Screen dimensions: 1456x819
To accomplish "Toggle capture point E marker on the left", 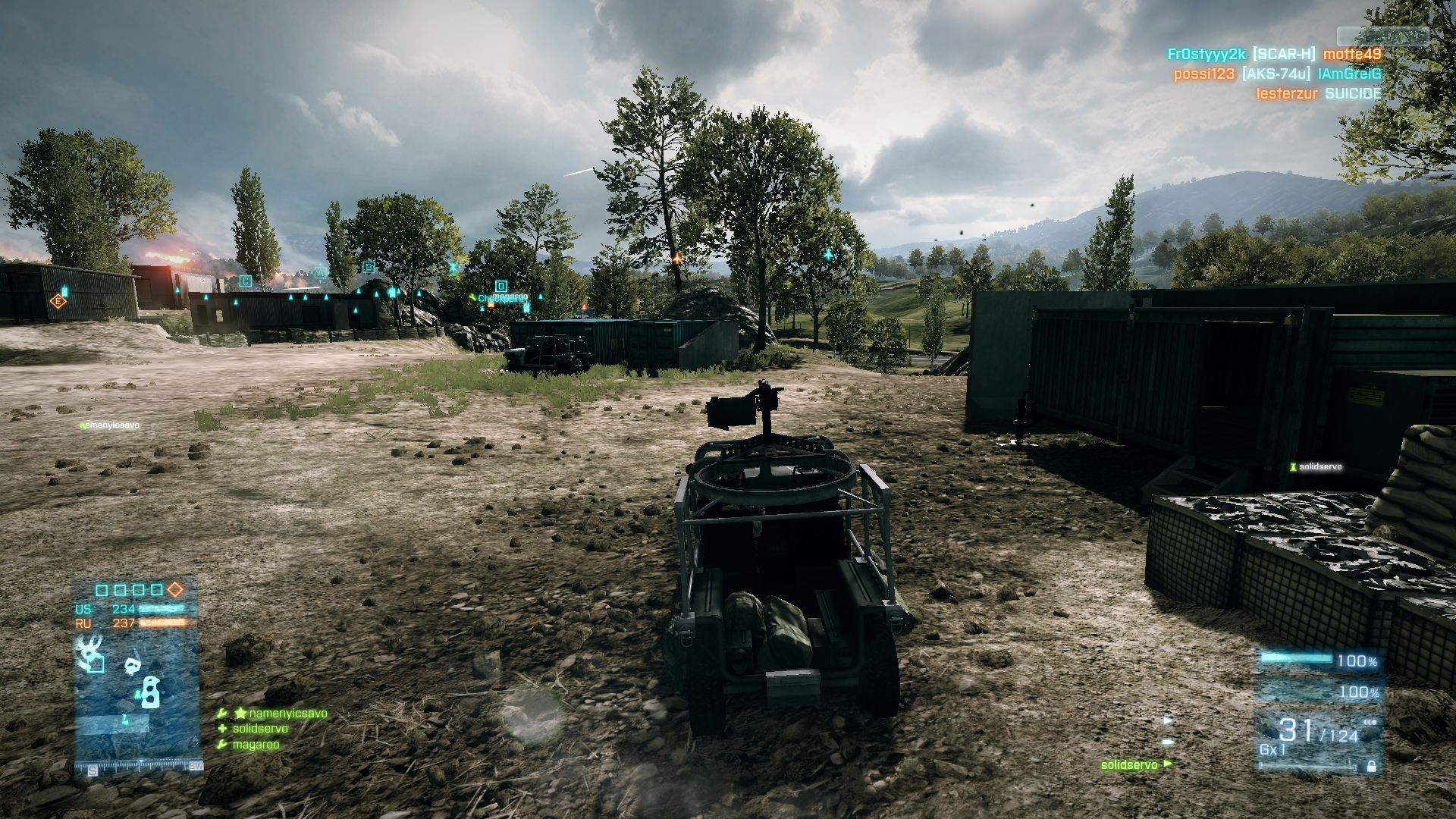I will coord(57,300).
